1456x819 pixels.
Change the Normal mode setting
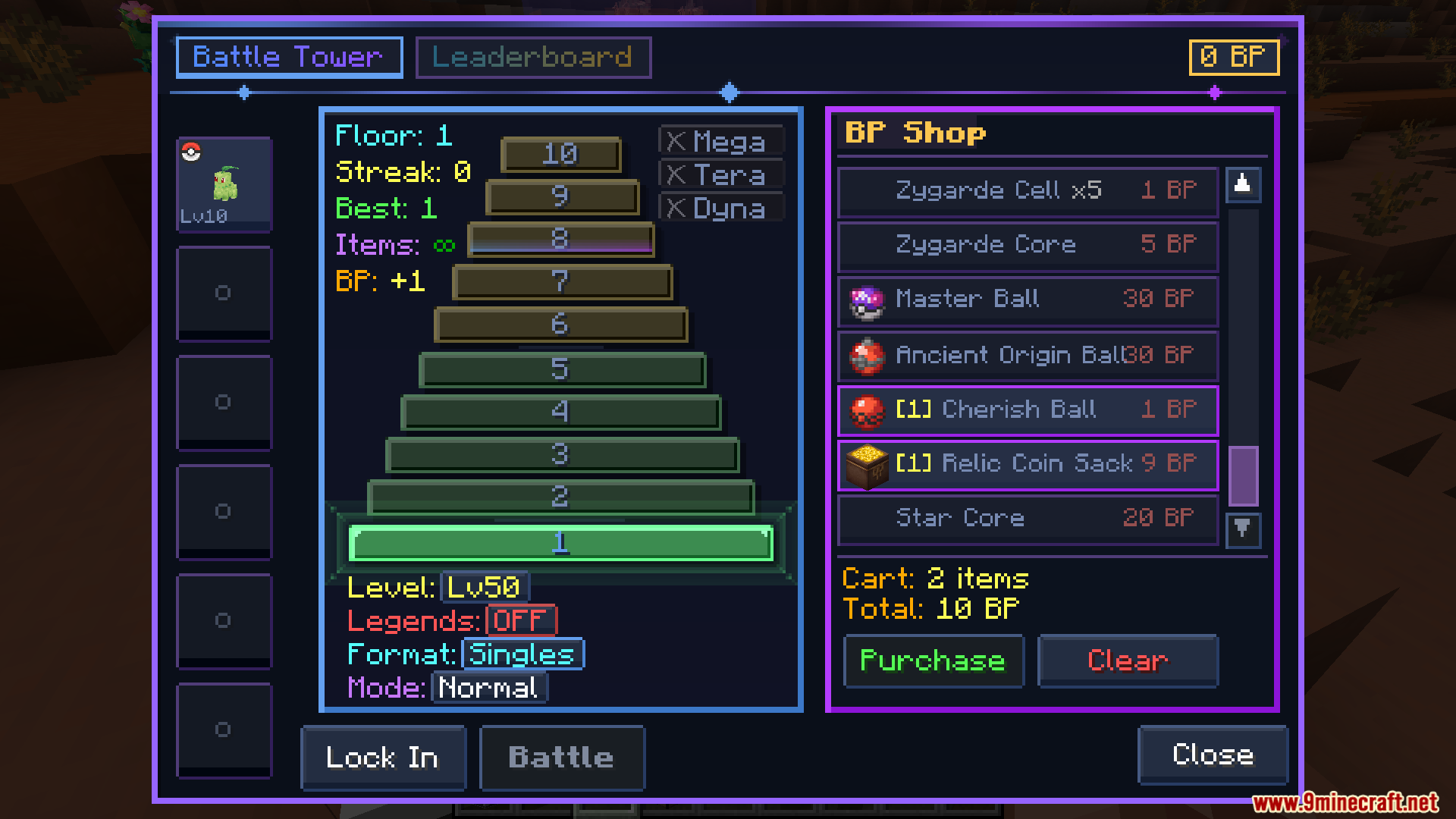[488, 688]
